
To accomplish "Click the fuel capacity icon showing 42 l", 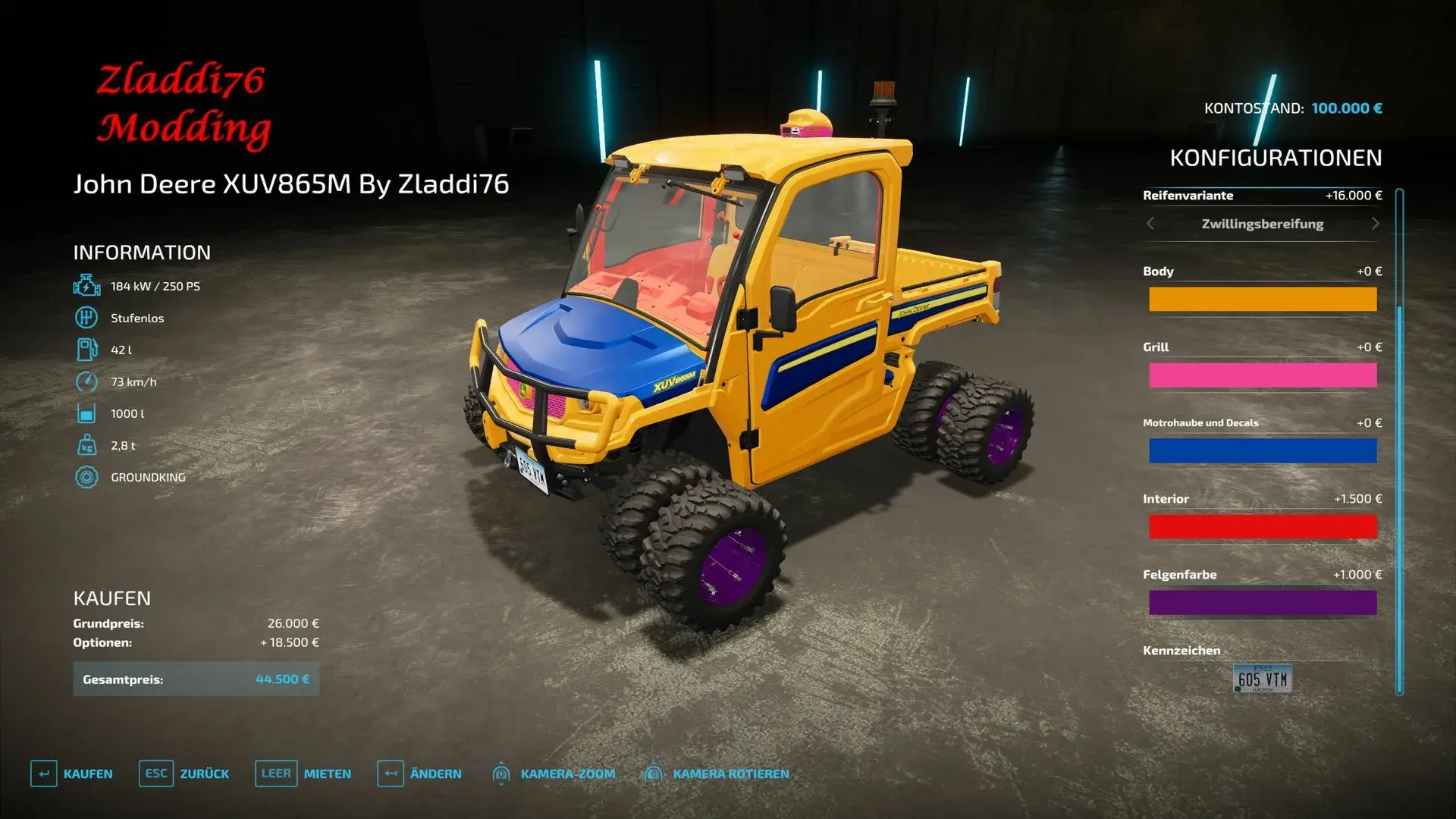I will (86, 350).
